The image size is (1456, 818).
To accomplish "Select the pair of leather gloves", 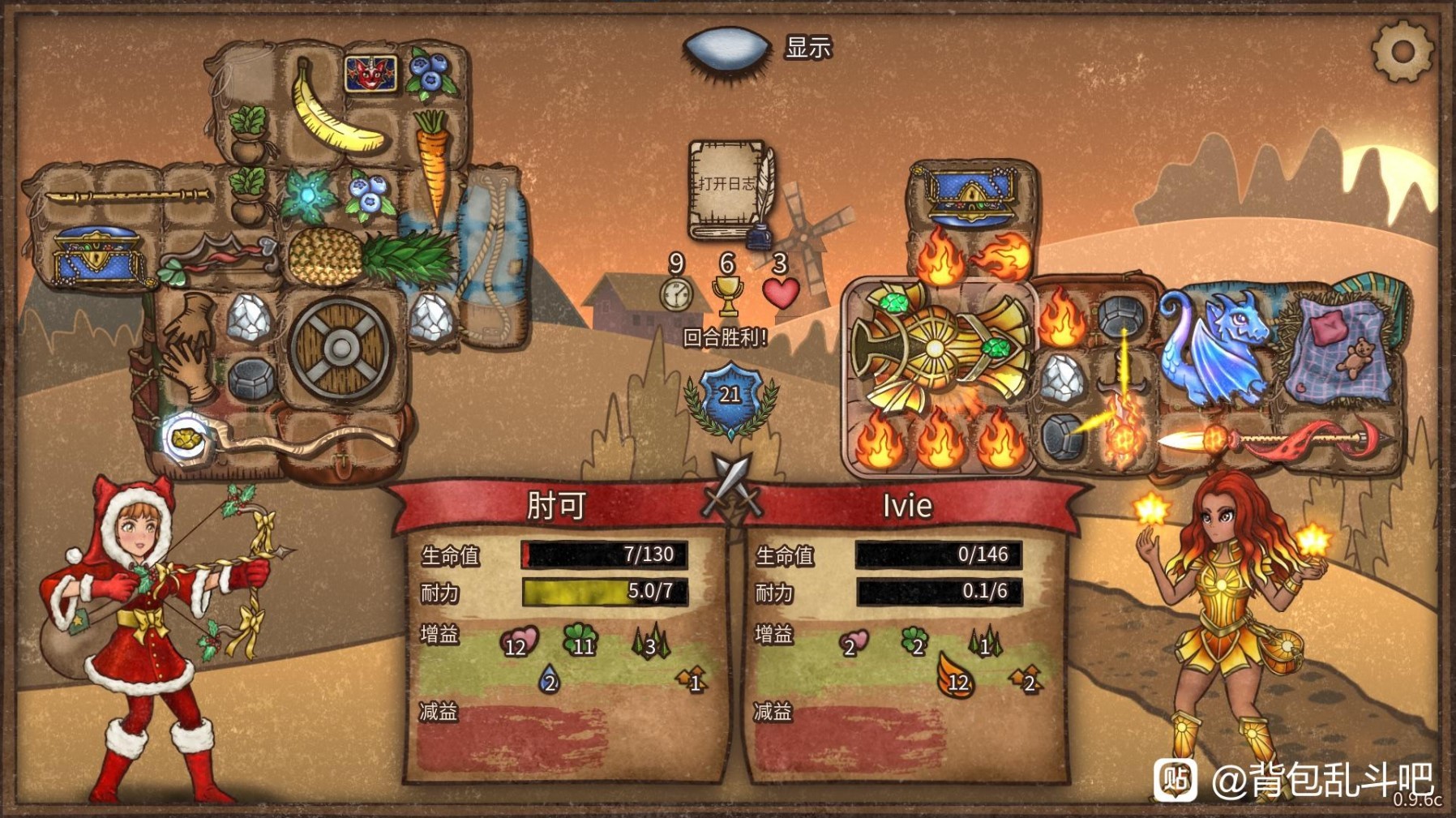I will (190, 345).
